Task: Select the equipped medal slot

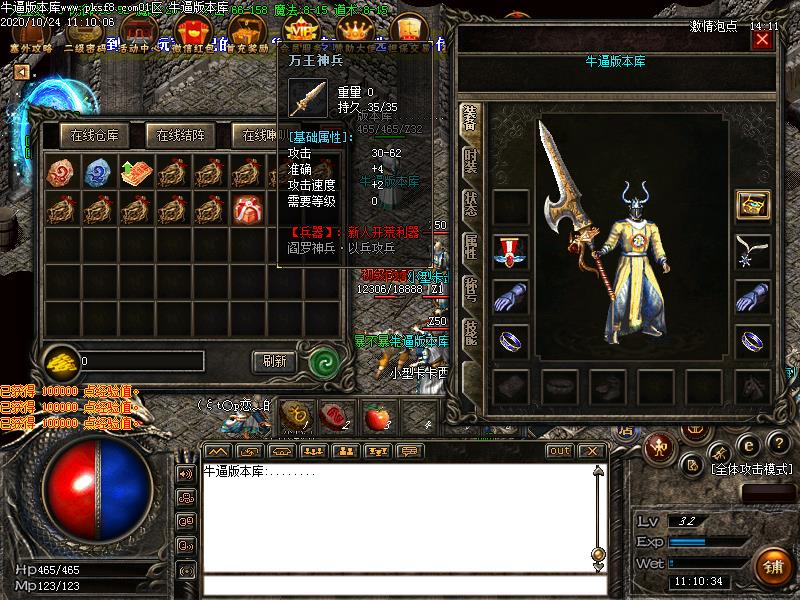Action: tap(510, 250)
